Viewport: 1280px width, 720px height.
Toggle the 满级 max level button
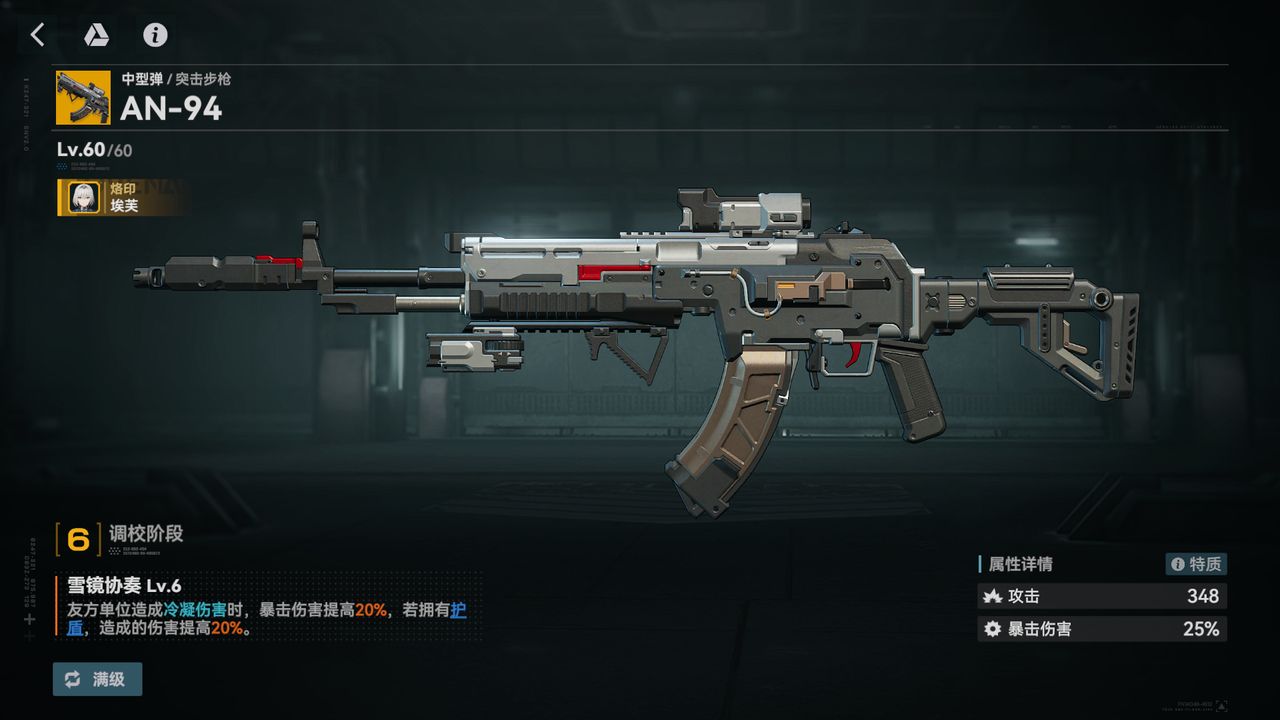(97, 679)
